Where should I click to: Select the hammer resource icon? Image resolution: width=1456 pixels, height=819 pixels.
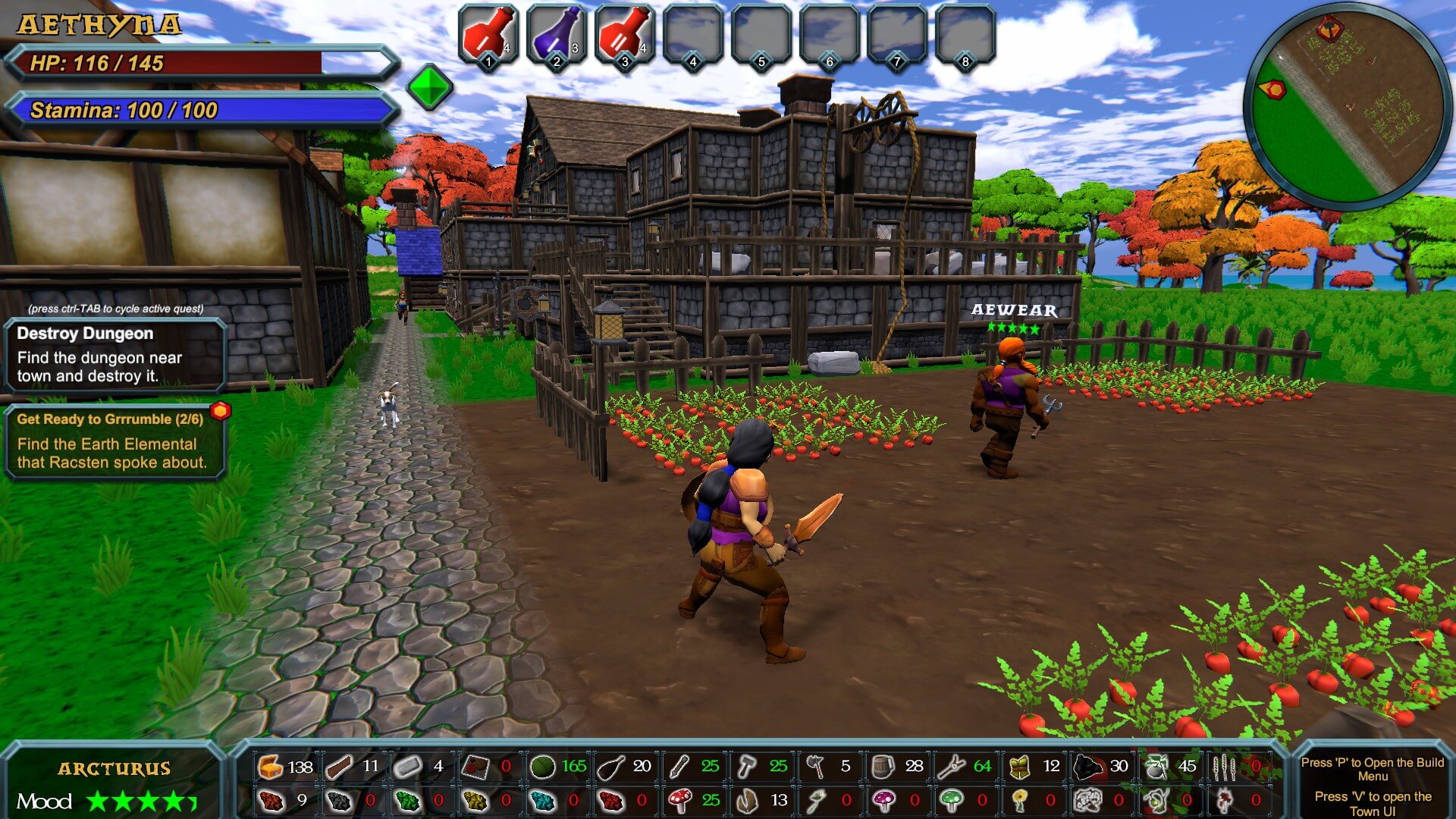[747, 767]
